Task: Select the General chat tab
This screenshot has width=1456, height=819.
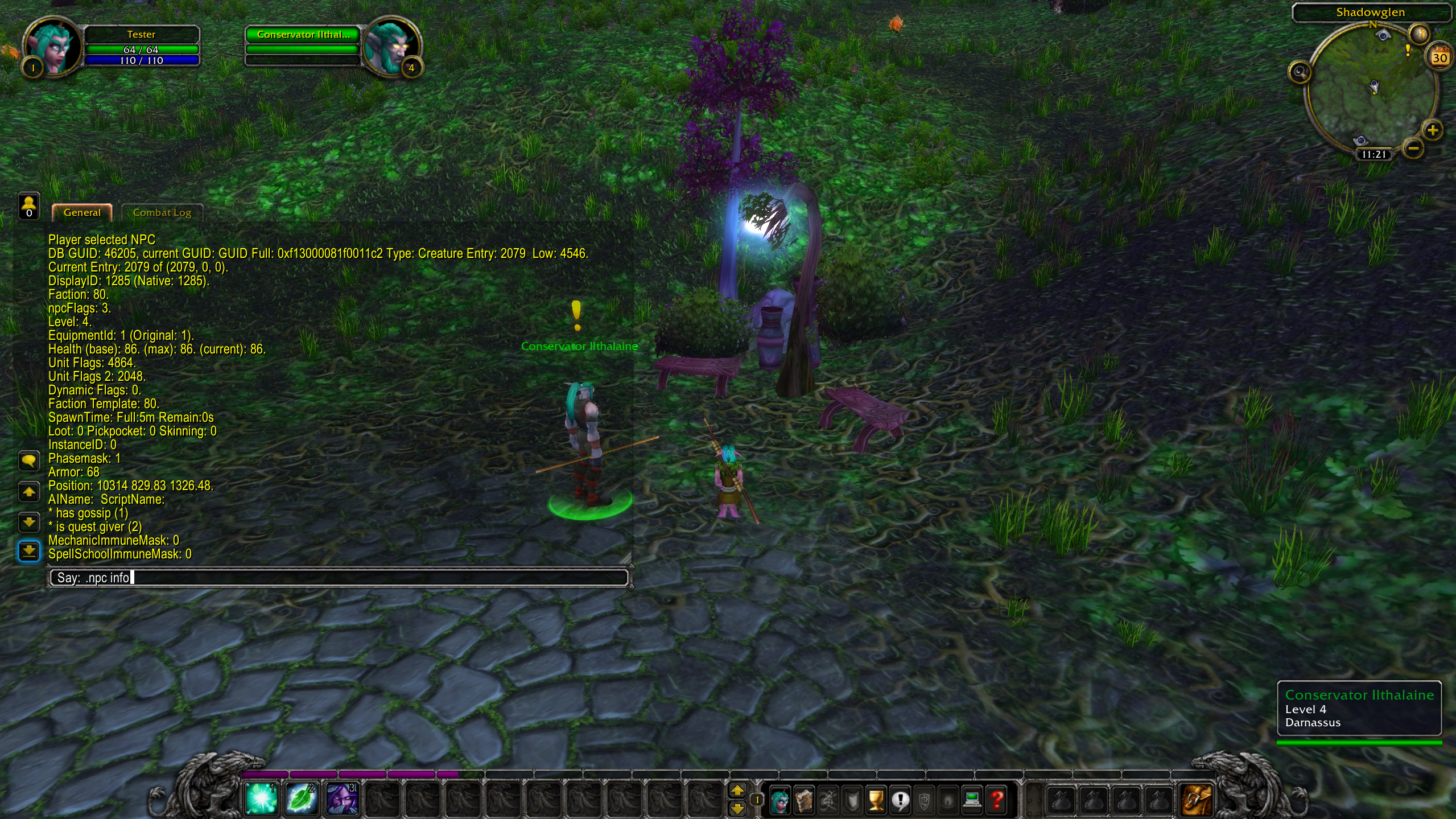Action: click(x=82, y=213)
